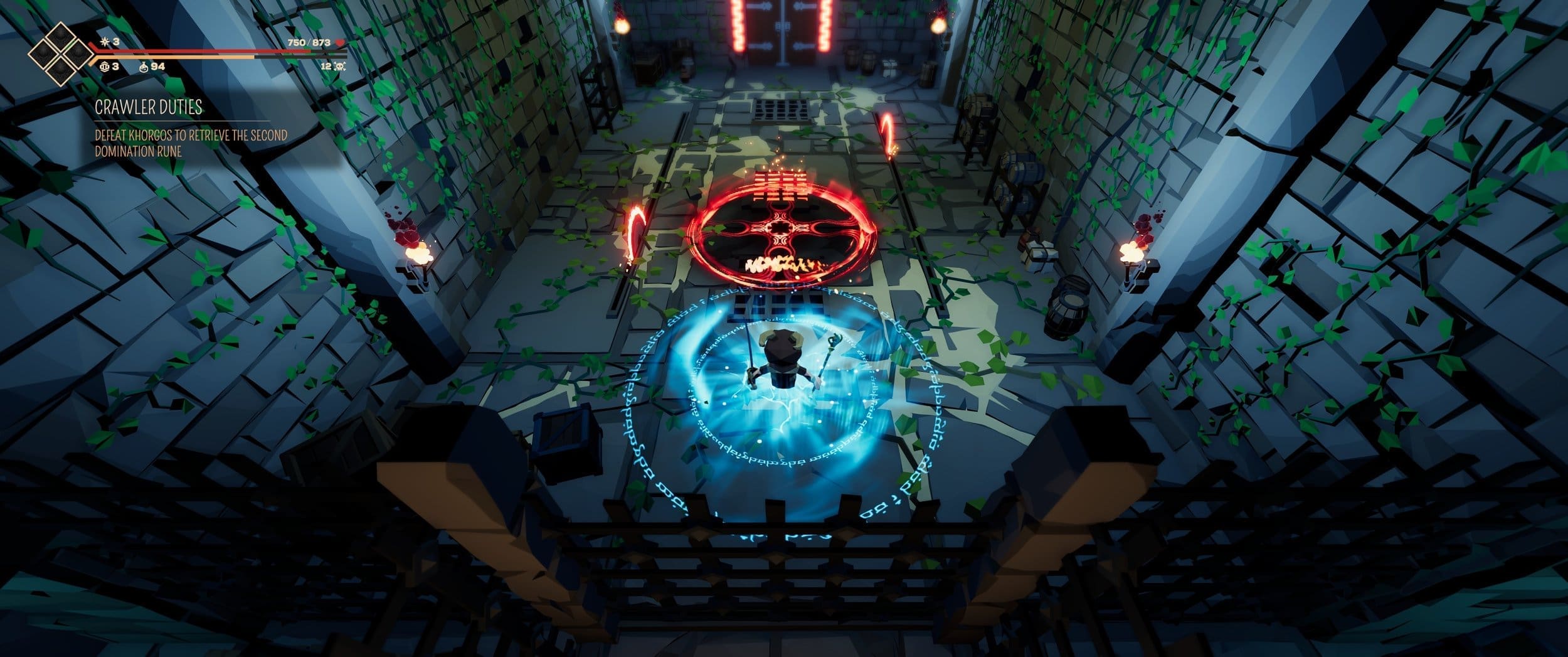Open the shield currency icon labeled 3
This screenshot has height=657, width=1568.
pos(105,67)
